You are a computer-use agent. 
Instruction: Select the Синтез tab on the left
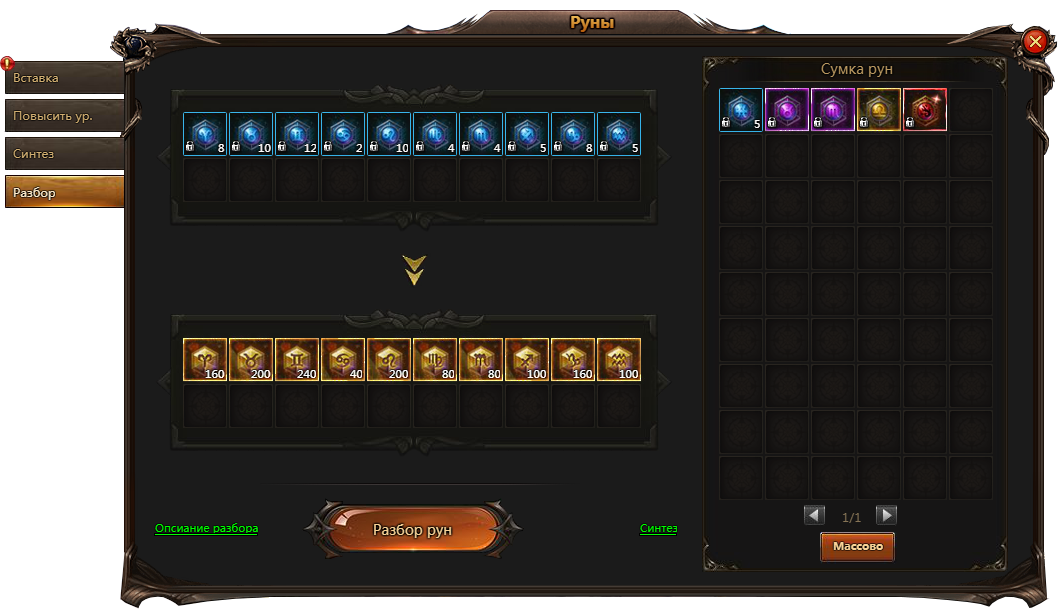tap(64, 154)
